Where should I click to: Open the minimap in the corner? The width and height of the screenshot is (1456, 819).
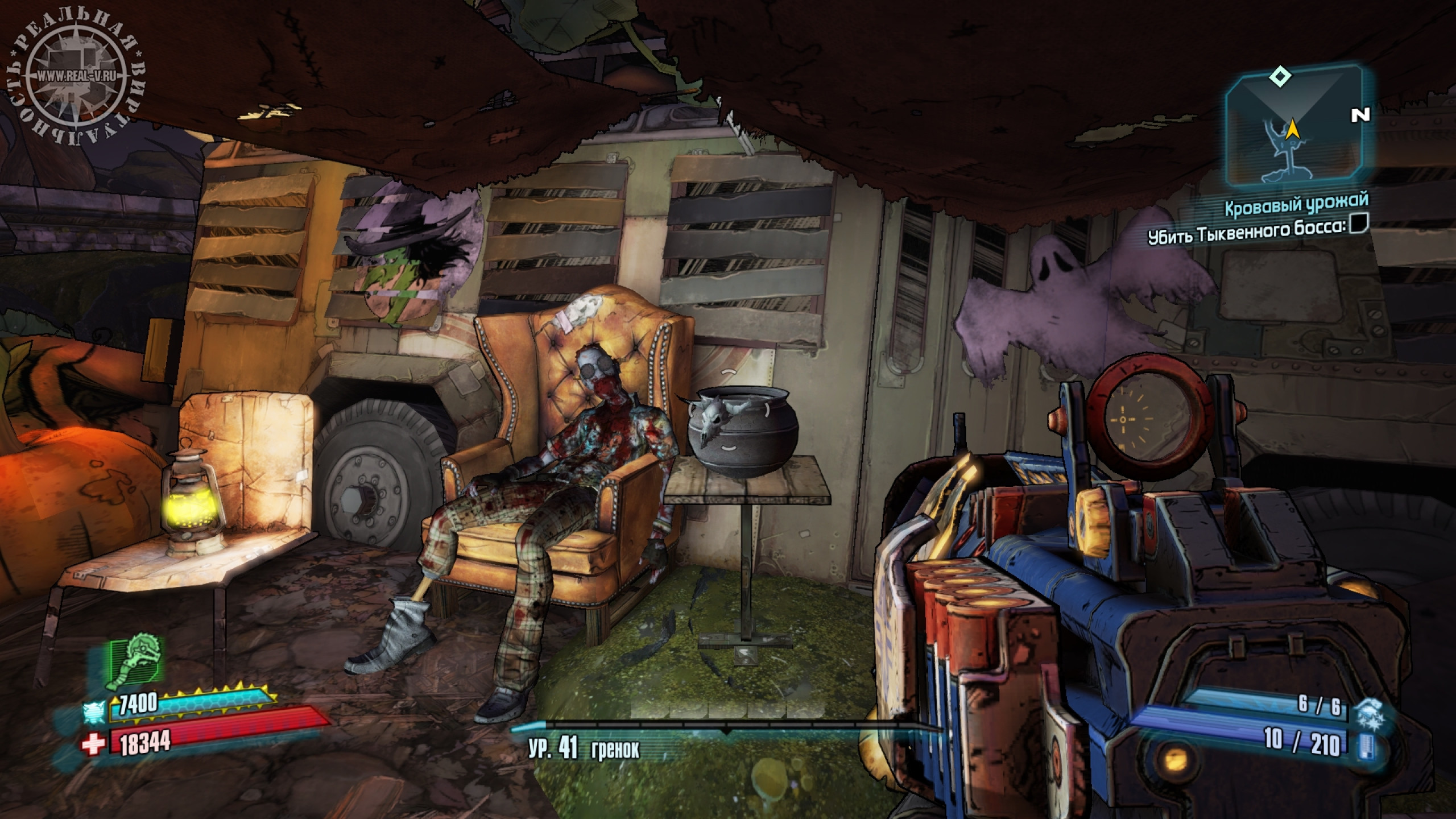pyautogui.click(x=1292, y=134)
